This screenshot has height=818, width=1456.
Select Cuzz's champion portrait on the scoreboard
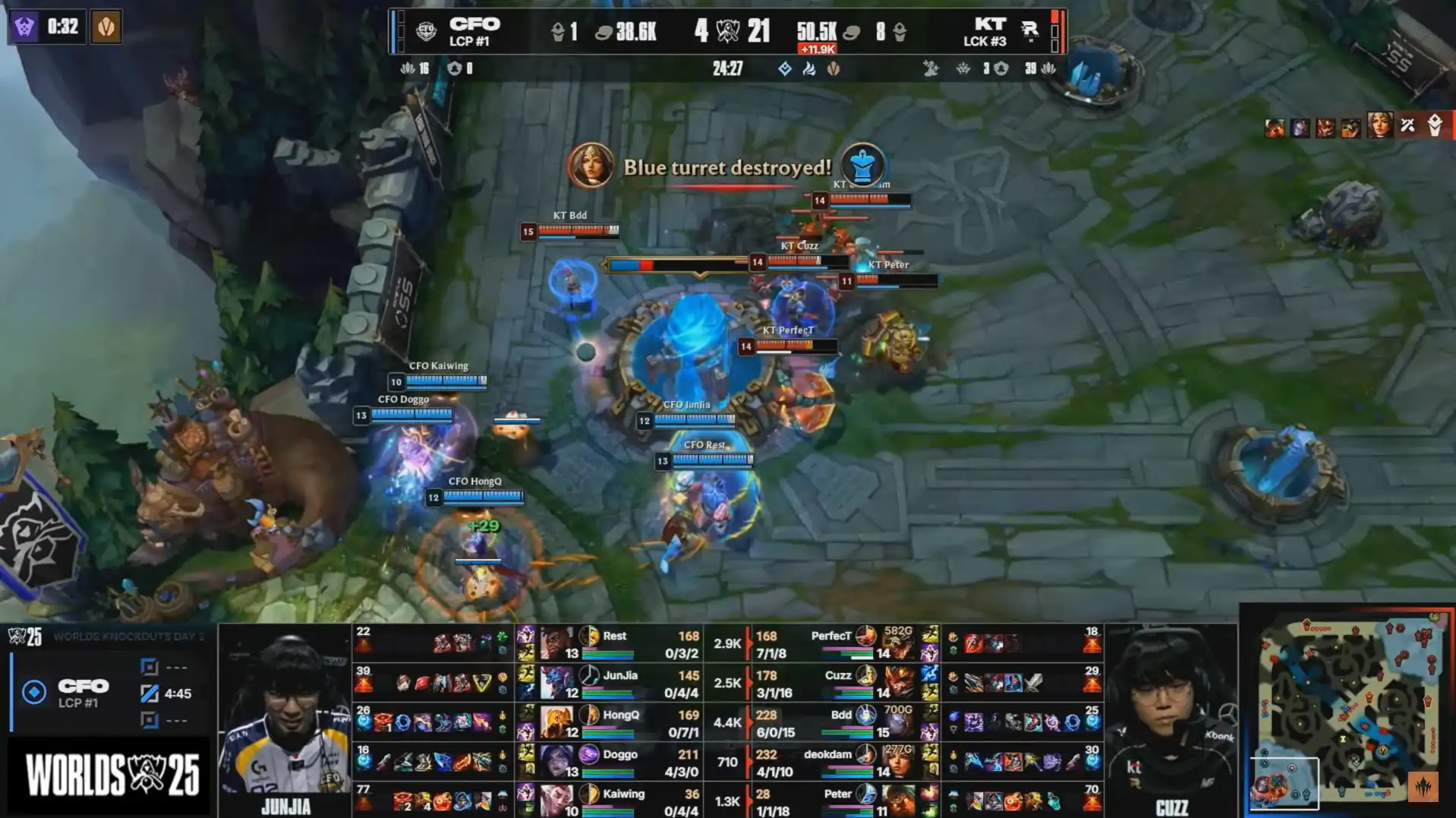point(897,683)
